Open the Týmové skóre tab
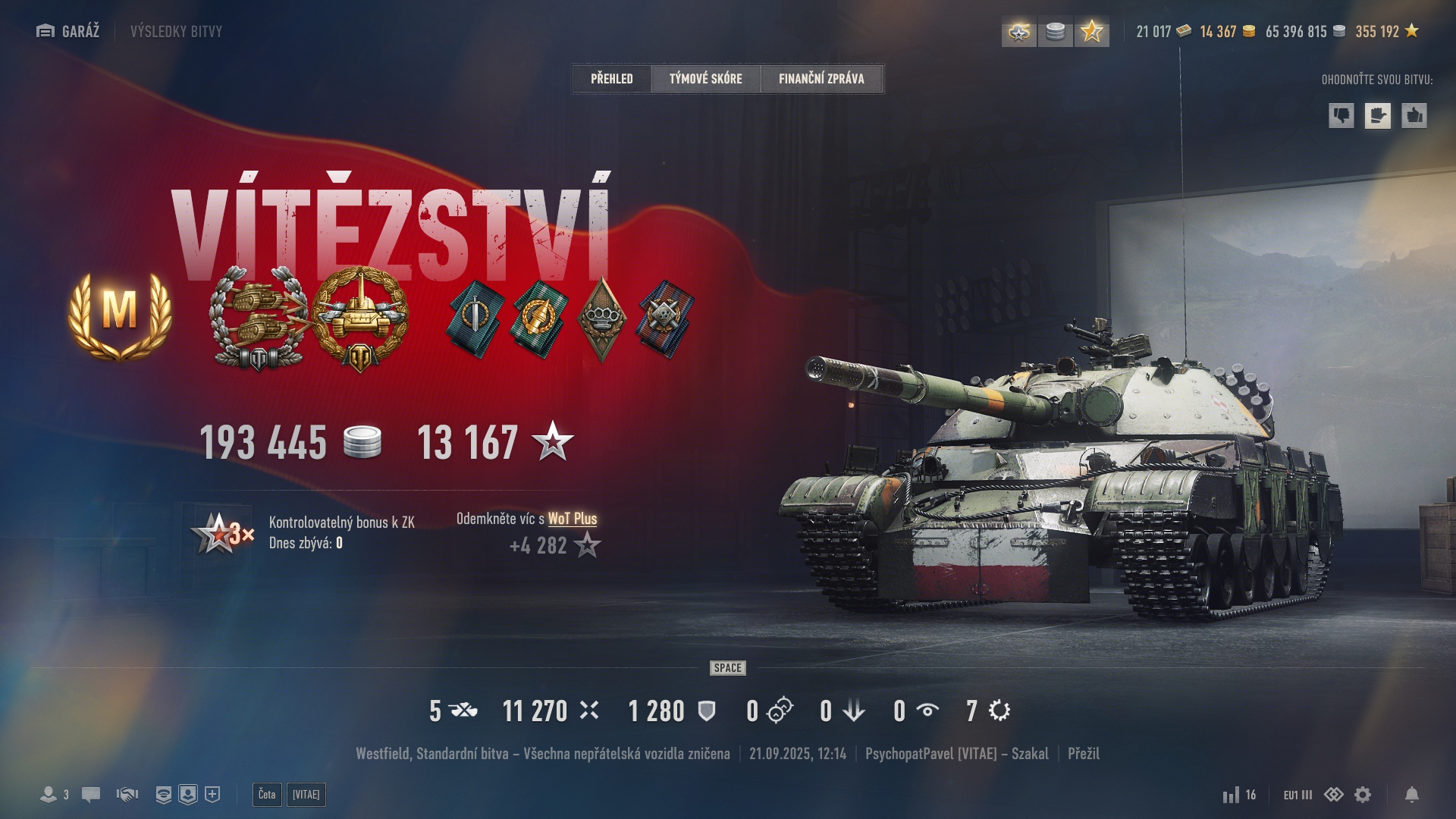The height and width of the screenshot is (819, 1456). coord(705,78)
